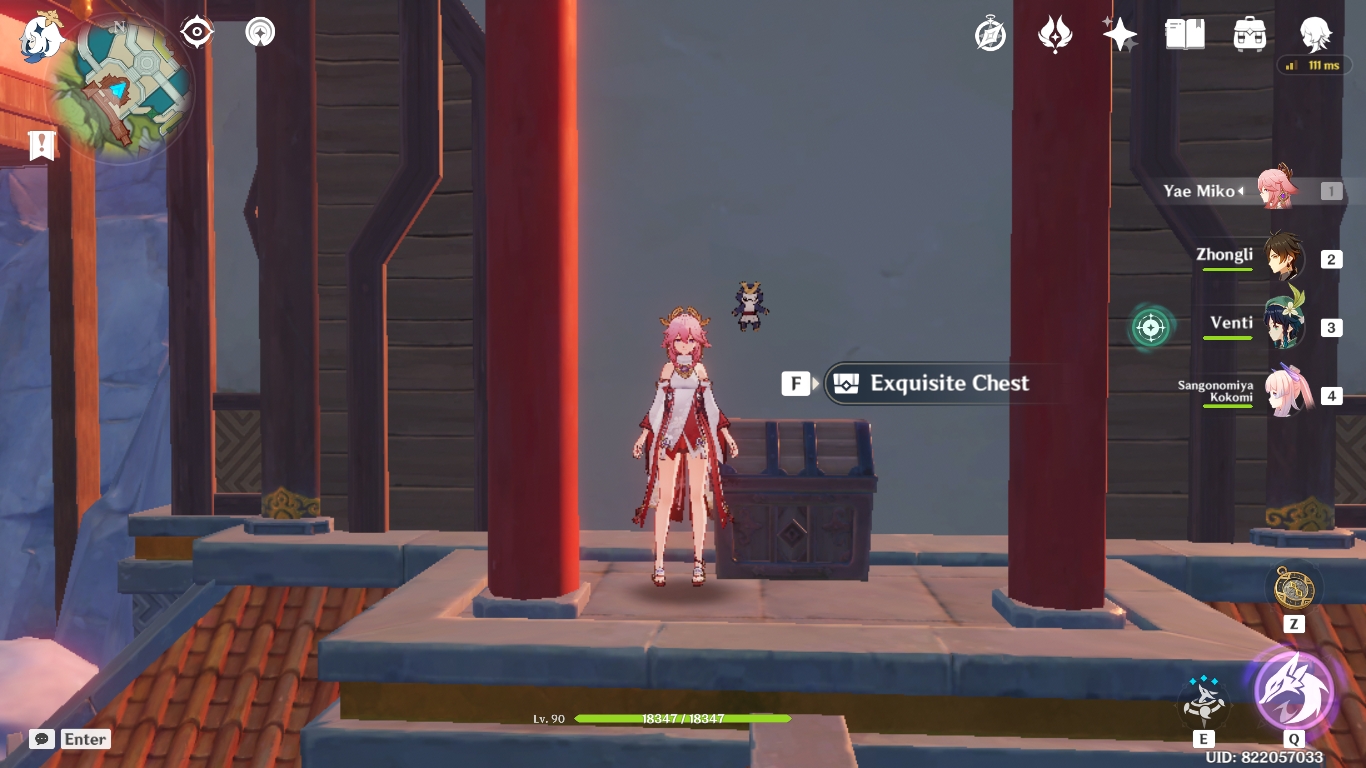Open the inventory backpack icon

tap(1250, 33)
